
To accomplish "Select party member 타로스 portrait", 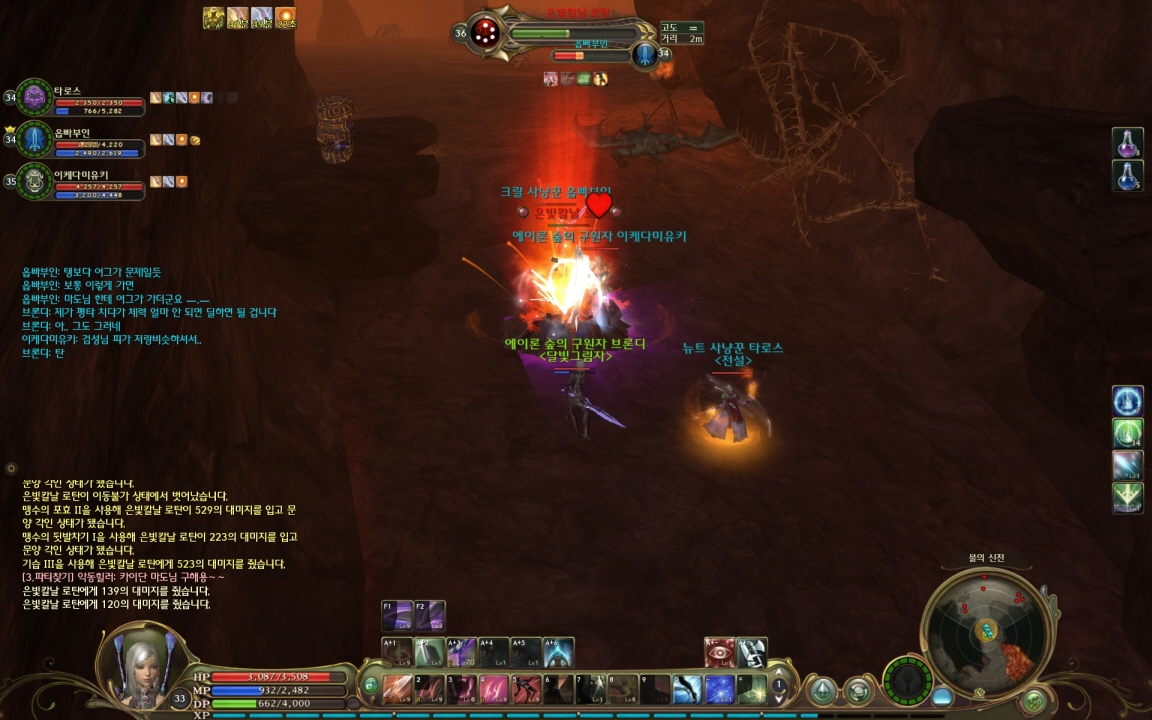I will coord(35,98).
